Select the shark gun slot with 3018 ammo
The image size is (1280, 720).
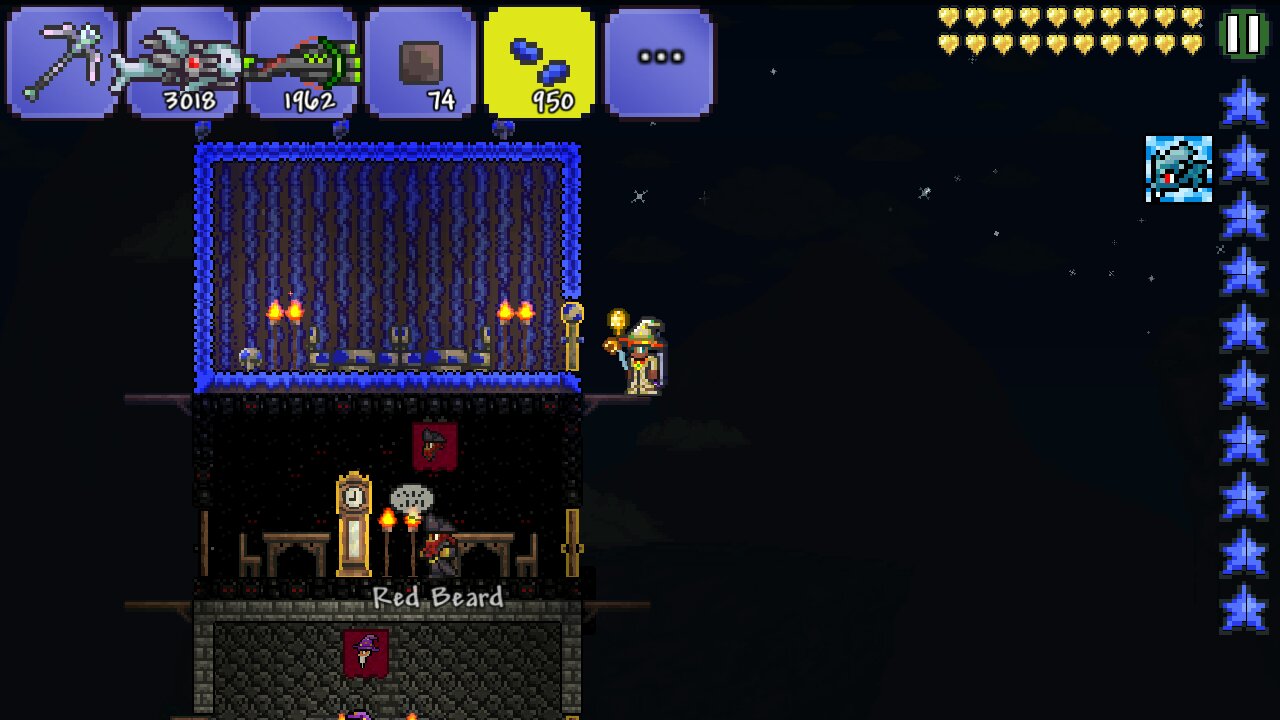(182, 62)
